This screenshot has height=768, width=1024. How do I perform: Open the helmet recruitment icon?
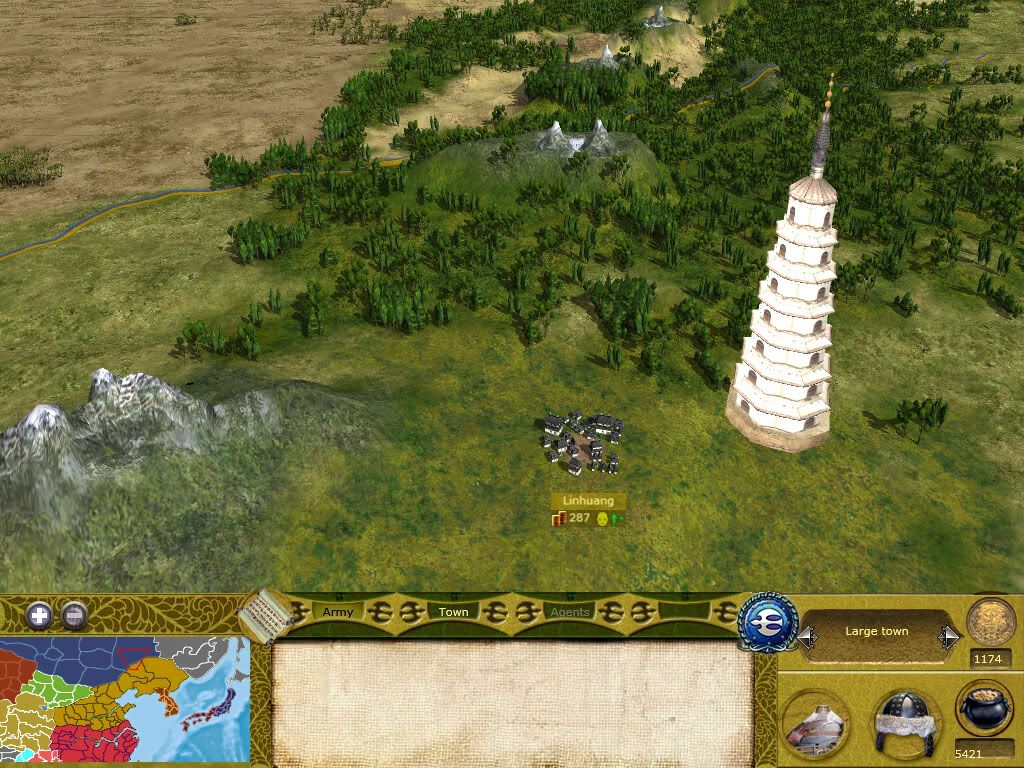[x=905, y=722]
